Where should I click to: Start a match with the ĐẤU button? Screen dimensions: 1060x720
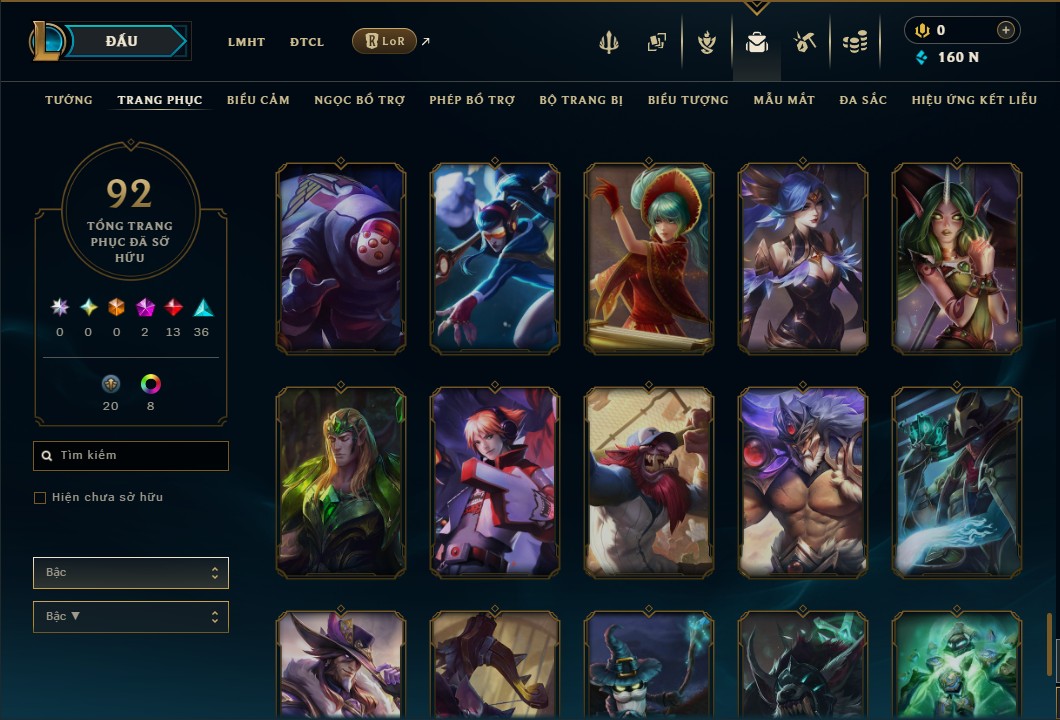pos(121,41)
